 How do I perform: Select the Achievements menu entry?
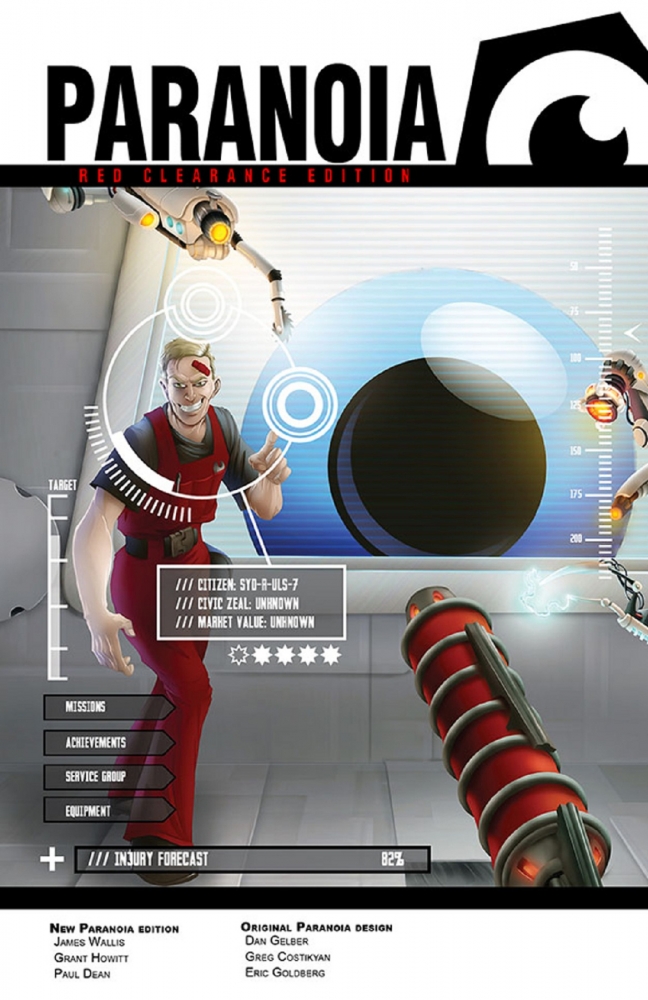(x=107, y=743)
